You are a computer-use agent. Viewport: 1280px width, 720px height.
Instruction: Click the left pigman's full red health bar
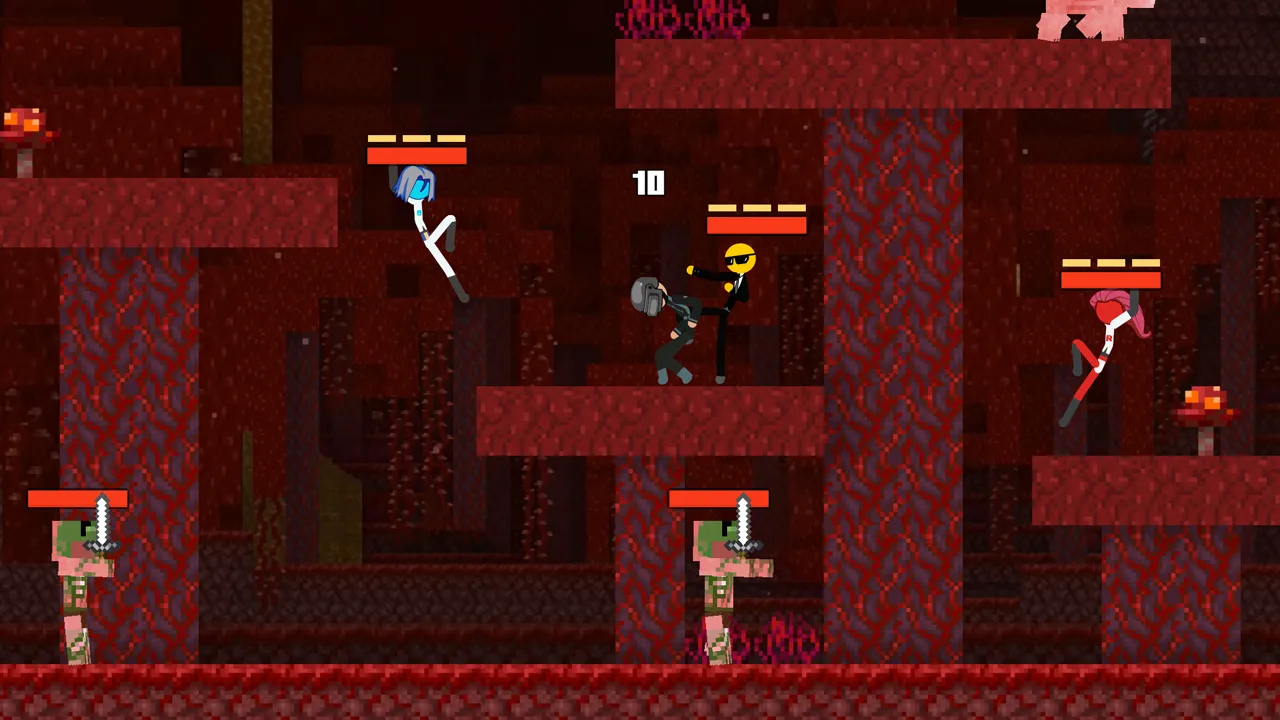pos(77,499)
